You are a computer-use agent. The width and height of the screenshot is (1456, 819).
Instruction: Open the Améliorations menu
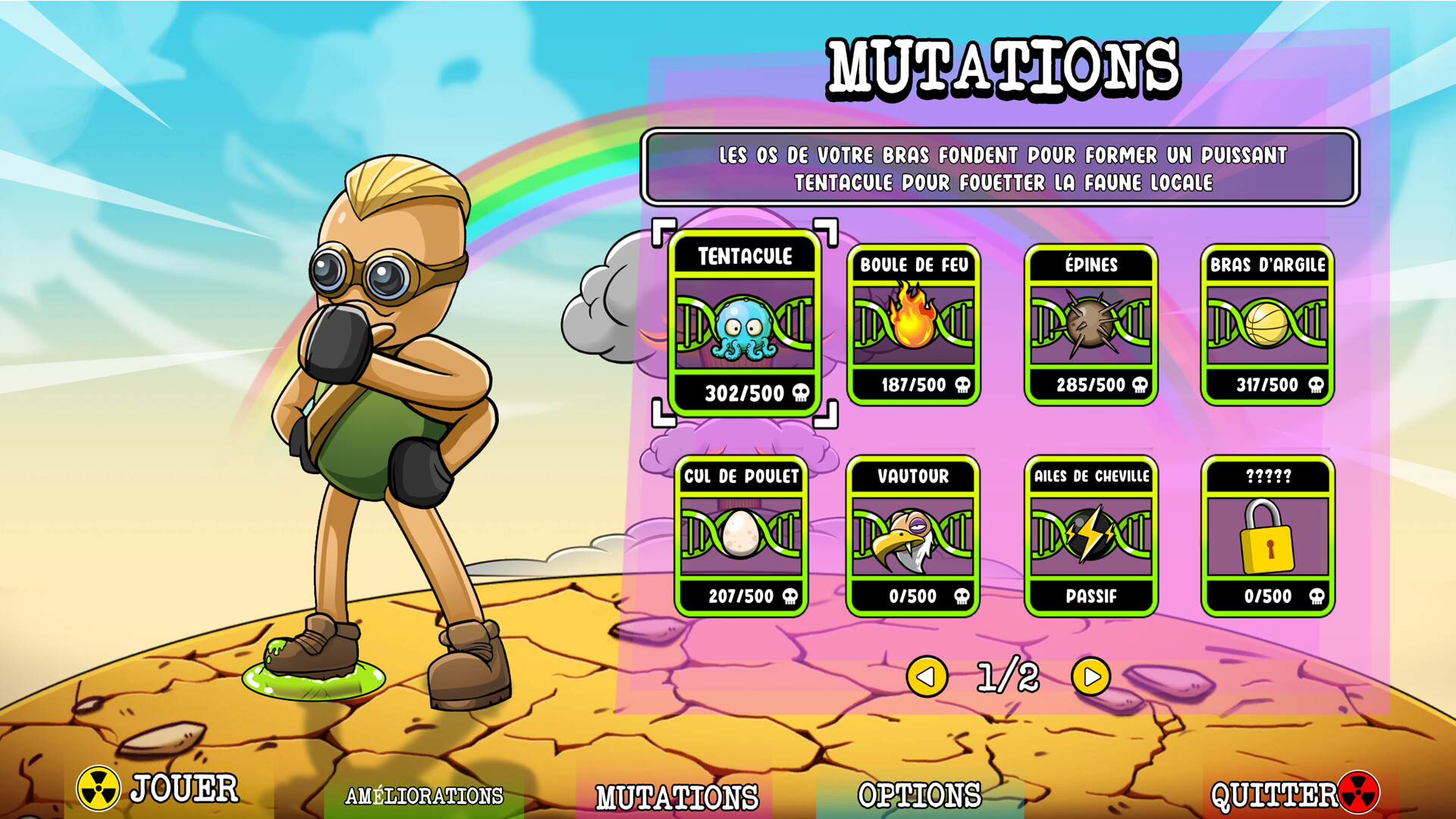[424, 795]
